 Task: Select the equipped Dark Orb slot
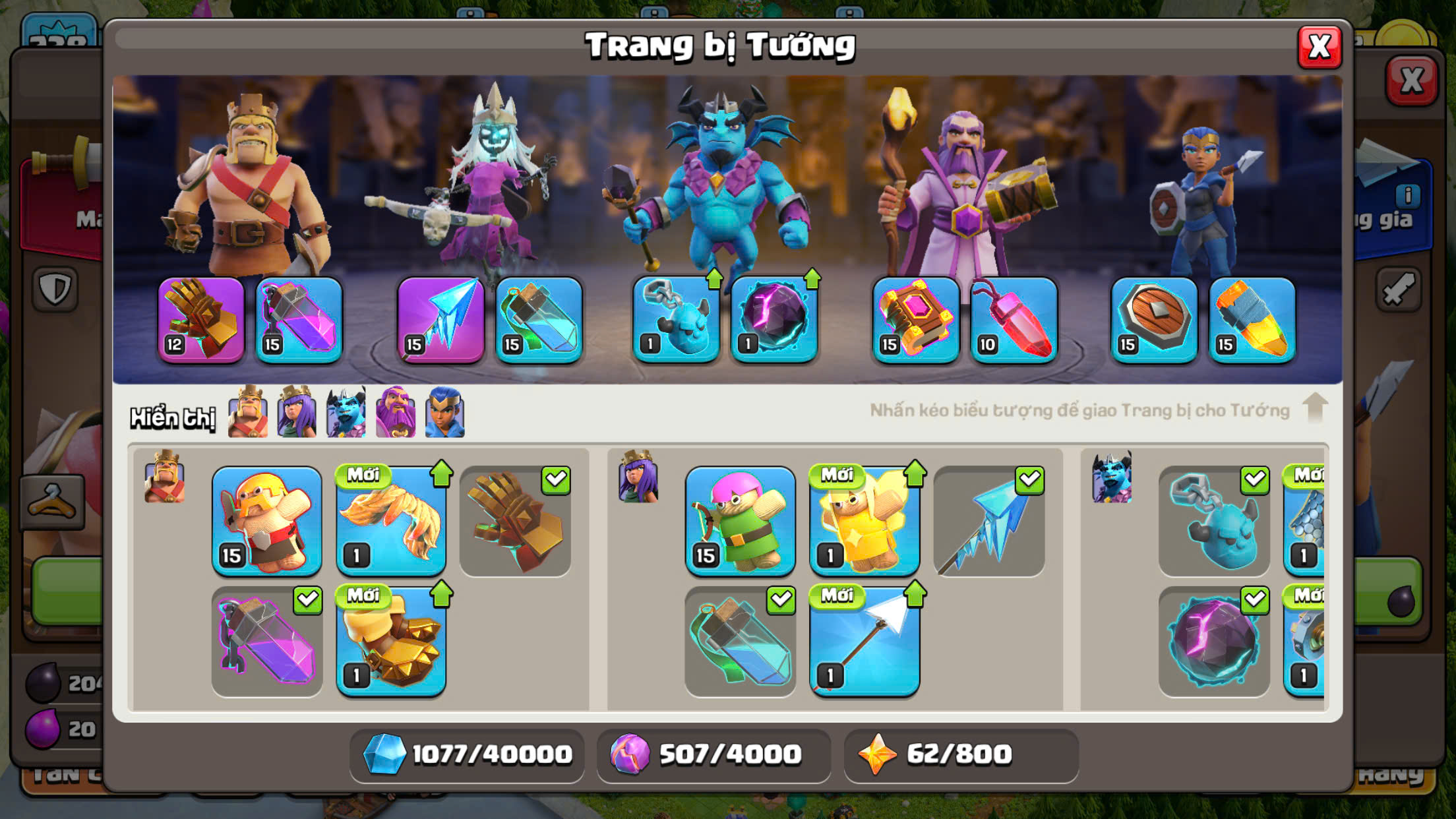pos(773,320)
